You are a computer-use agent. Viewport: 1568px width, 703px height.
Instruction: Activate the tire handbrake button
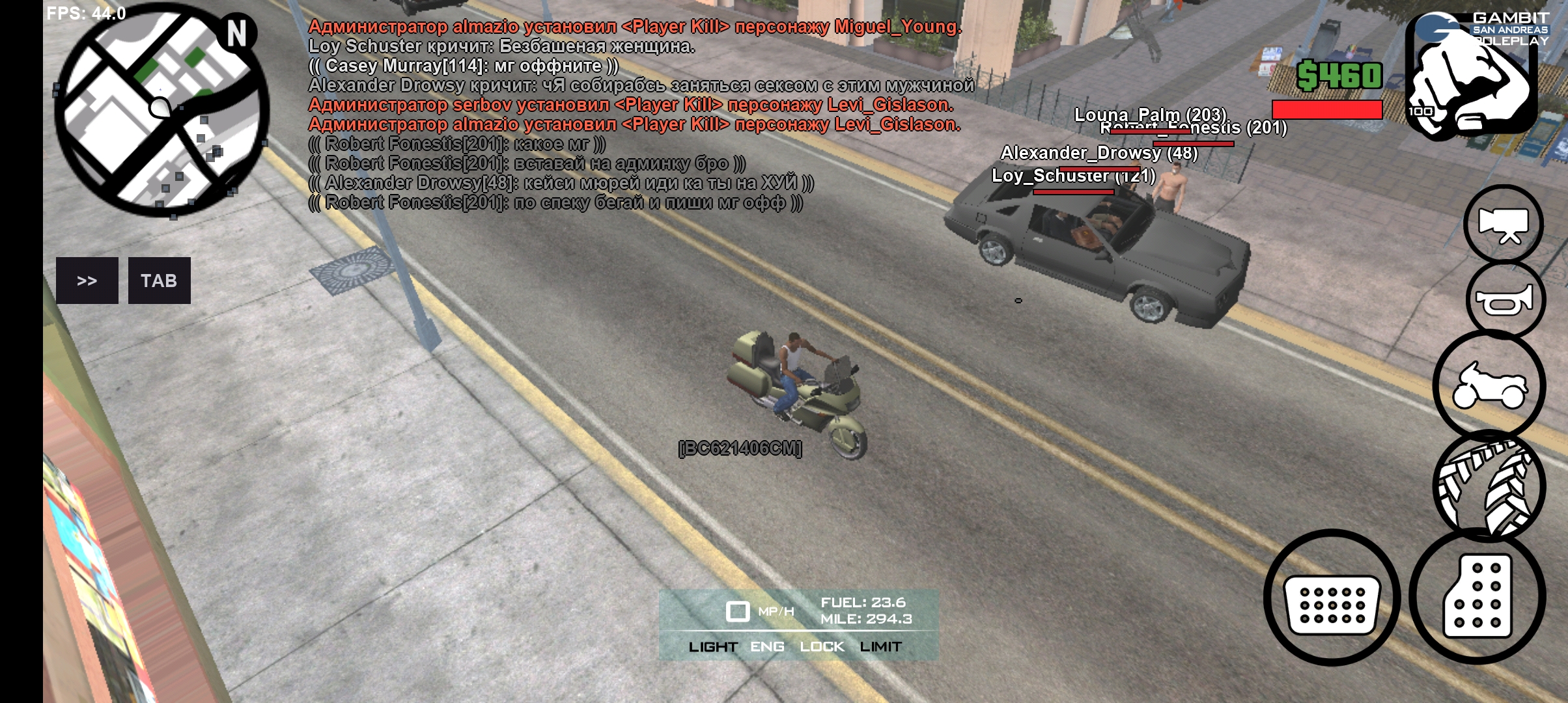pos(1489,486)
